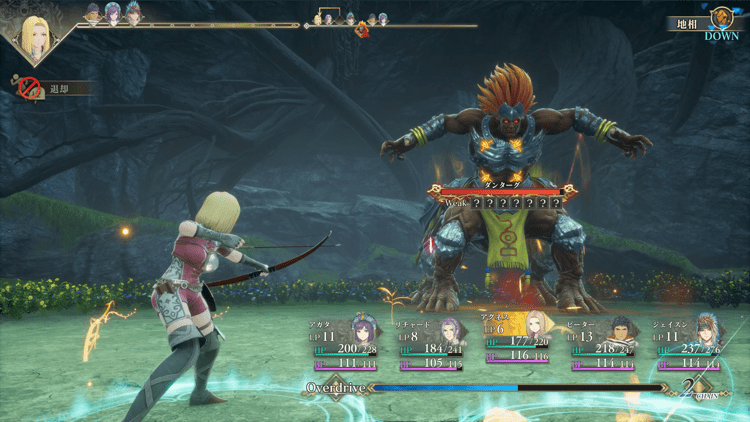Select the red enemy marker on the turn timeline
The width and height of the screenshot is (750, 422).
(x=363, y=29)
